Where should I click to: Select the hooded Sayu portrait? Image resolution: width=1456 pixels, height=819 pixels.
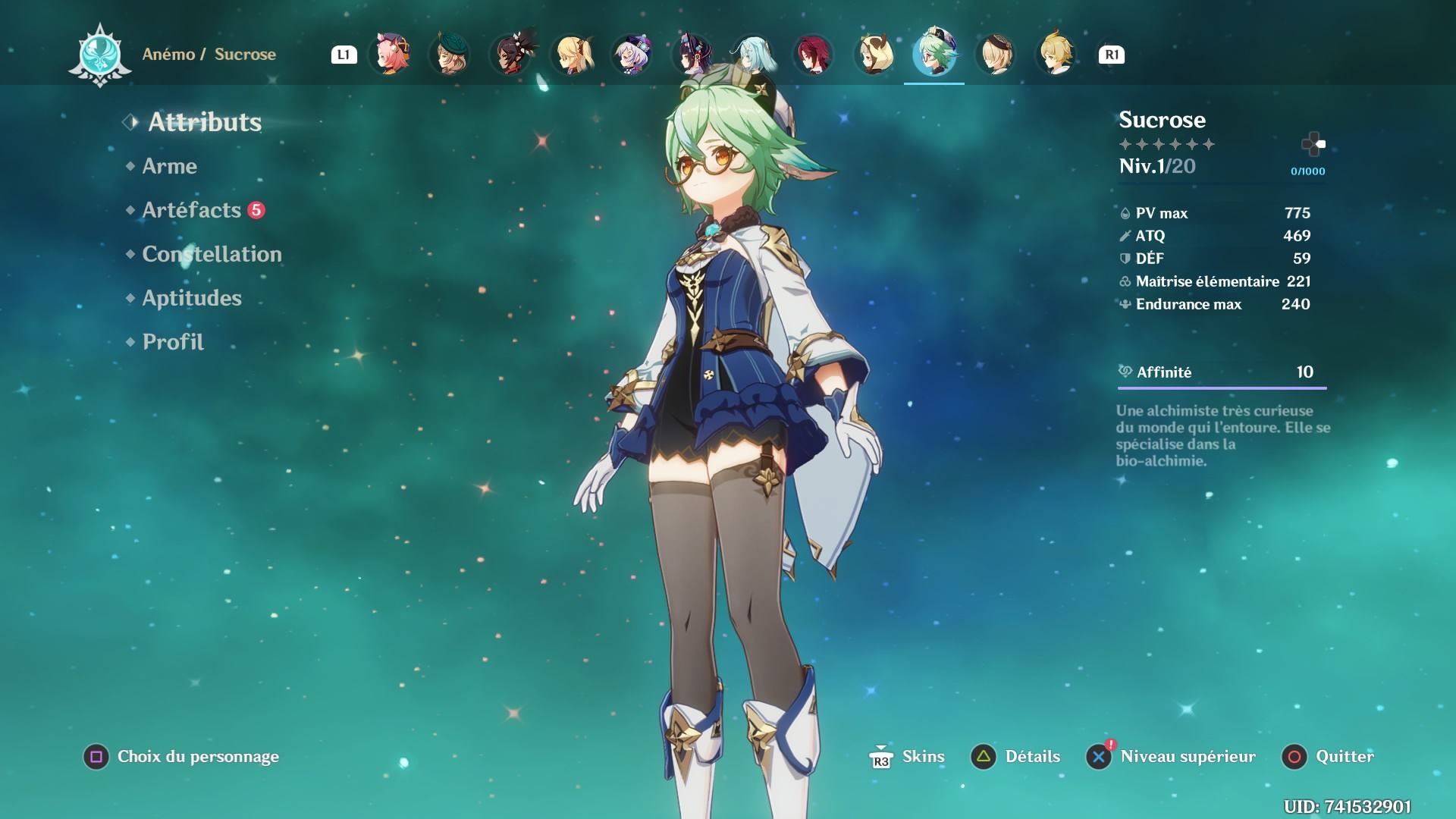874,54
